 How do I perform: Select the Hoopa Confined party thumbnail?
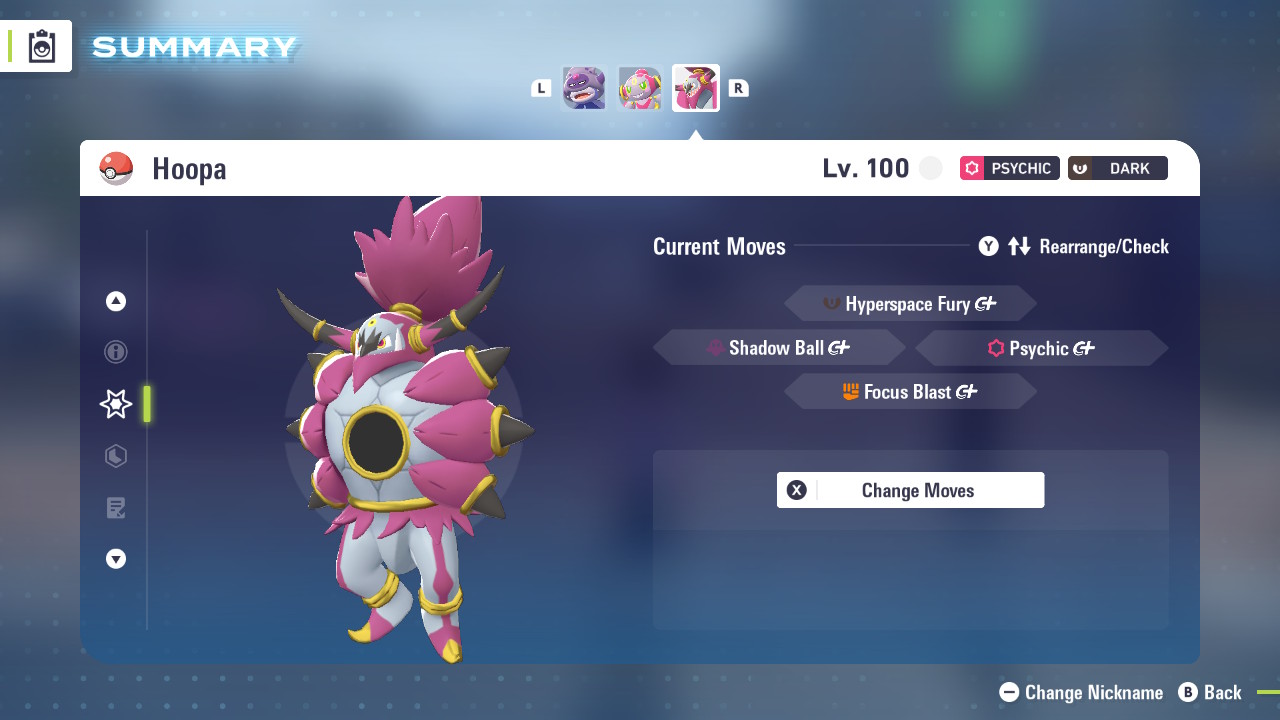pyautogui.click(x=640, y=88)
